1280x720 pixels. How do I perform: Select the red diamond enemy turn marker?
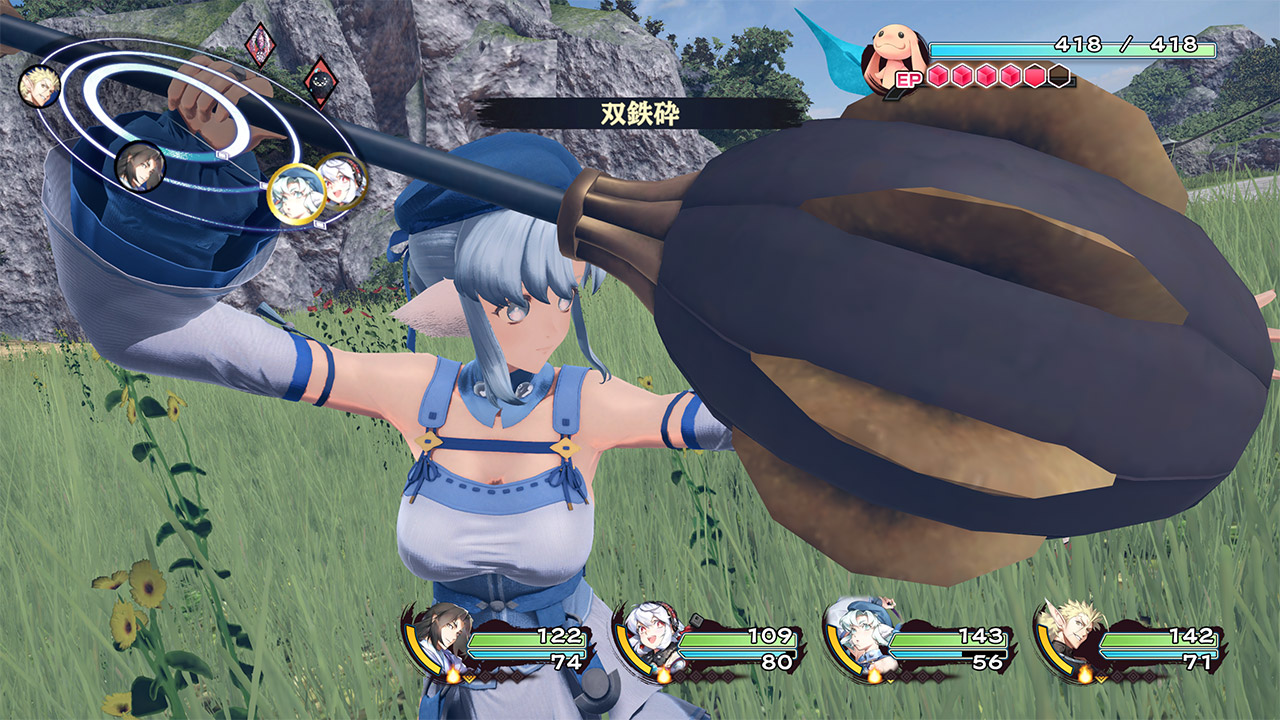click(x=260, y=44)
